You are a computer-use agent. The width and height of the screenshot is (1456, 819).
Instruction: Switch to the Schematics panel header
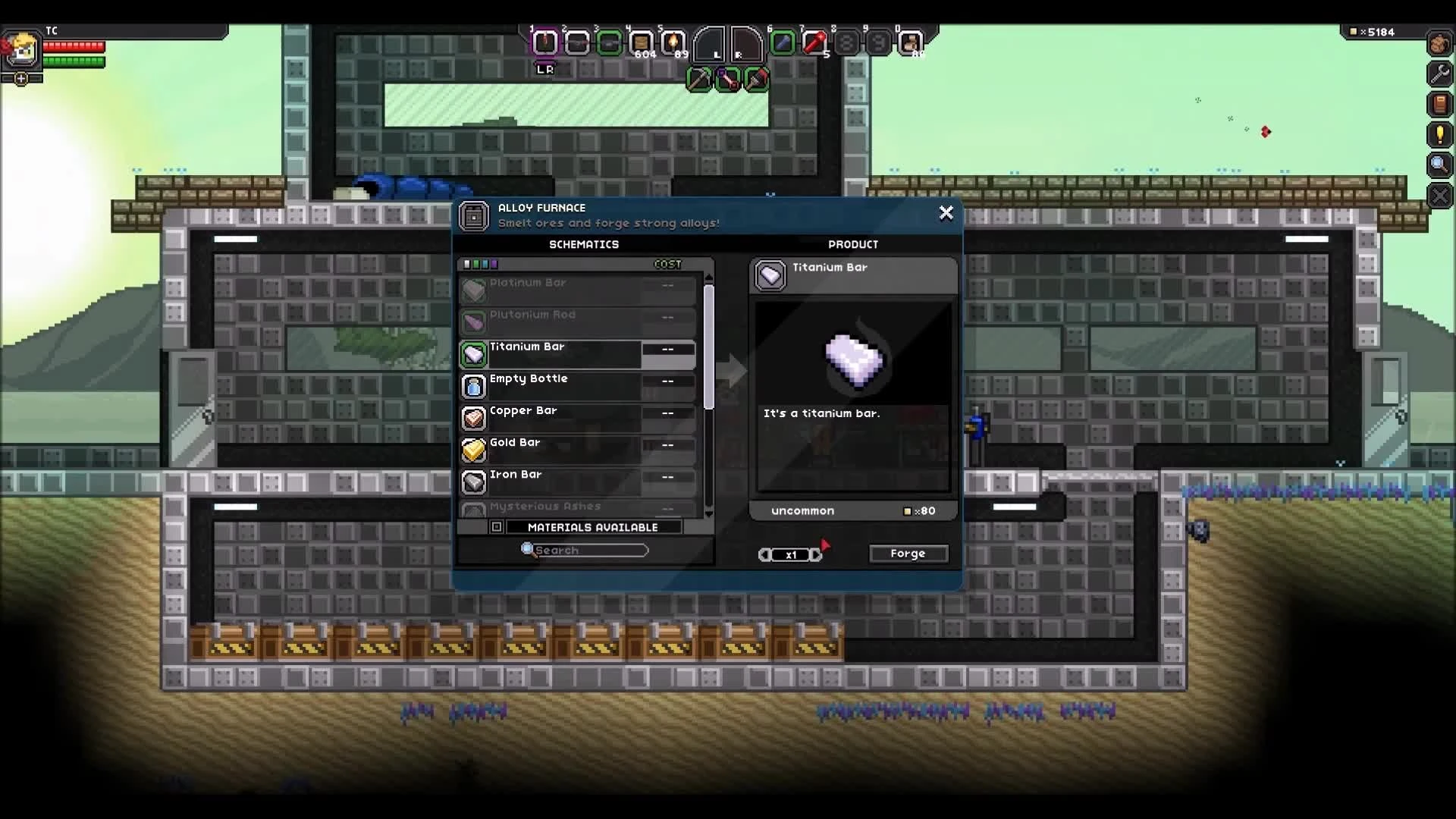point(584,244)
